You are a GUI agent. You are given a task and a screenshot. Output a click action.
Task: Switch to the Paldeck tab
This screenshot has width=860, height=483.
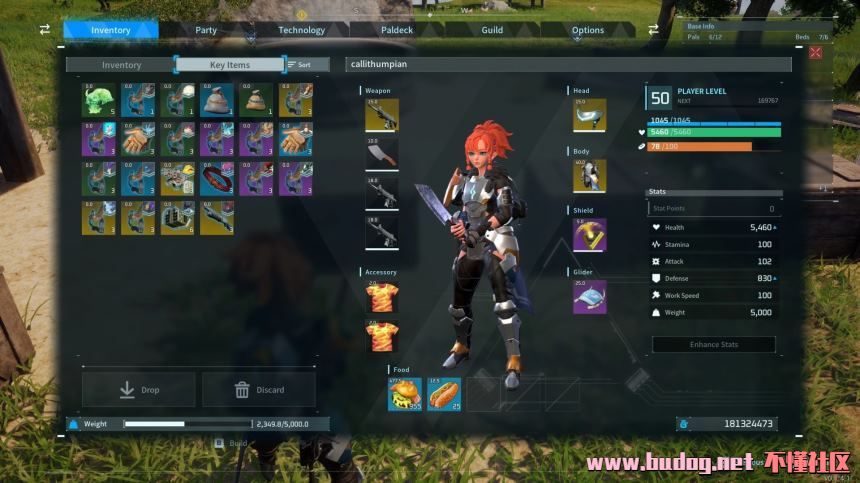pos(397,30)
